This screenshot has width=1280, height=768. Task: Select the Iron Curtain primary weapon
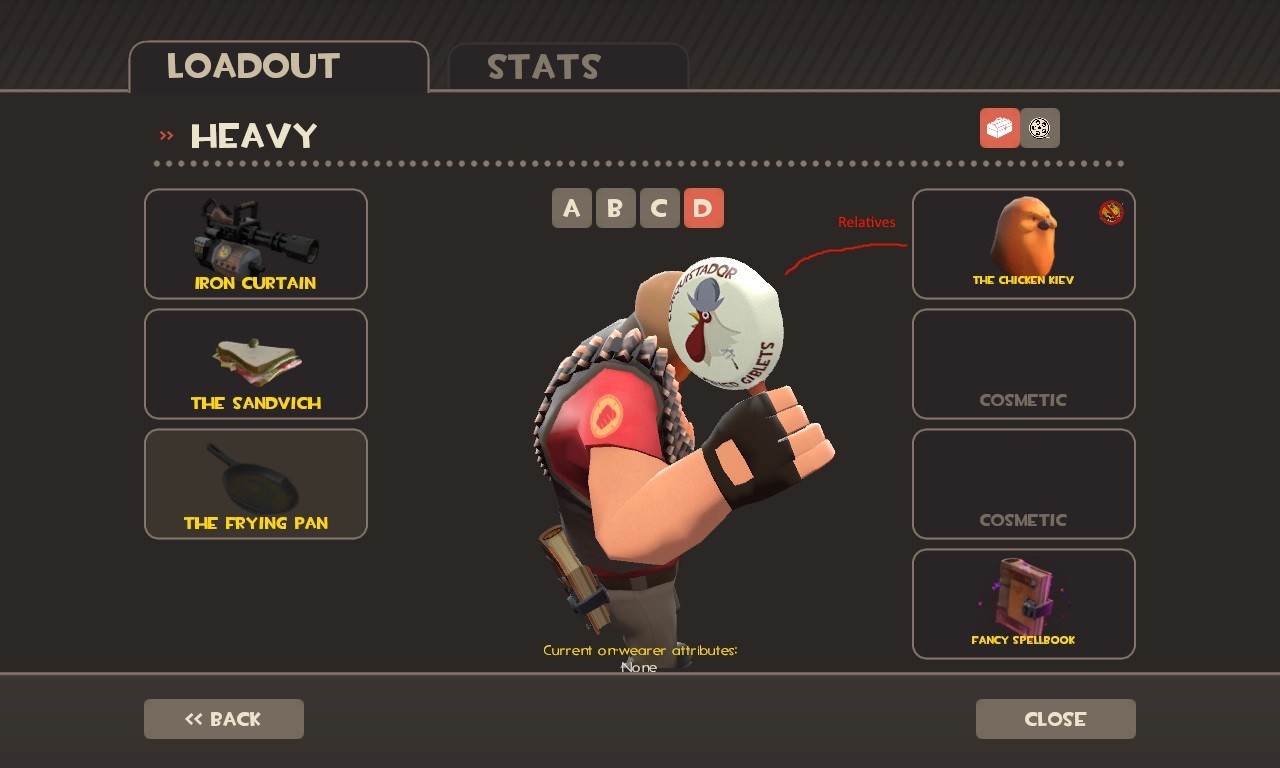255,243
